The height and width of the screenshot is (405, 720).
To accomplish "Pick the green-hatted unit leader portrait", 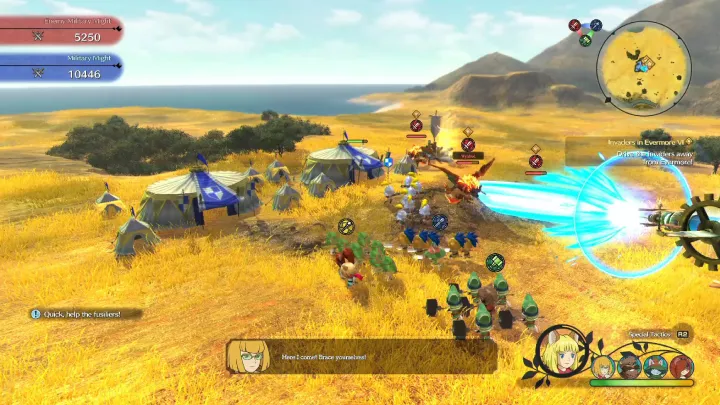I will [x=656, y=366].
